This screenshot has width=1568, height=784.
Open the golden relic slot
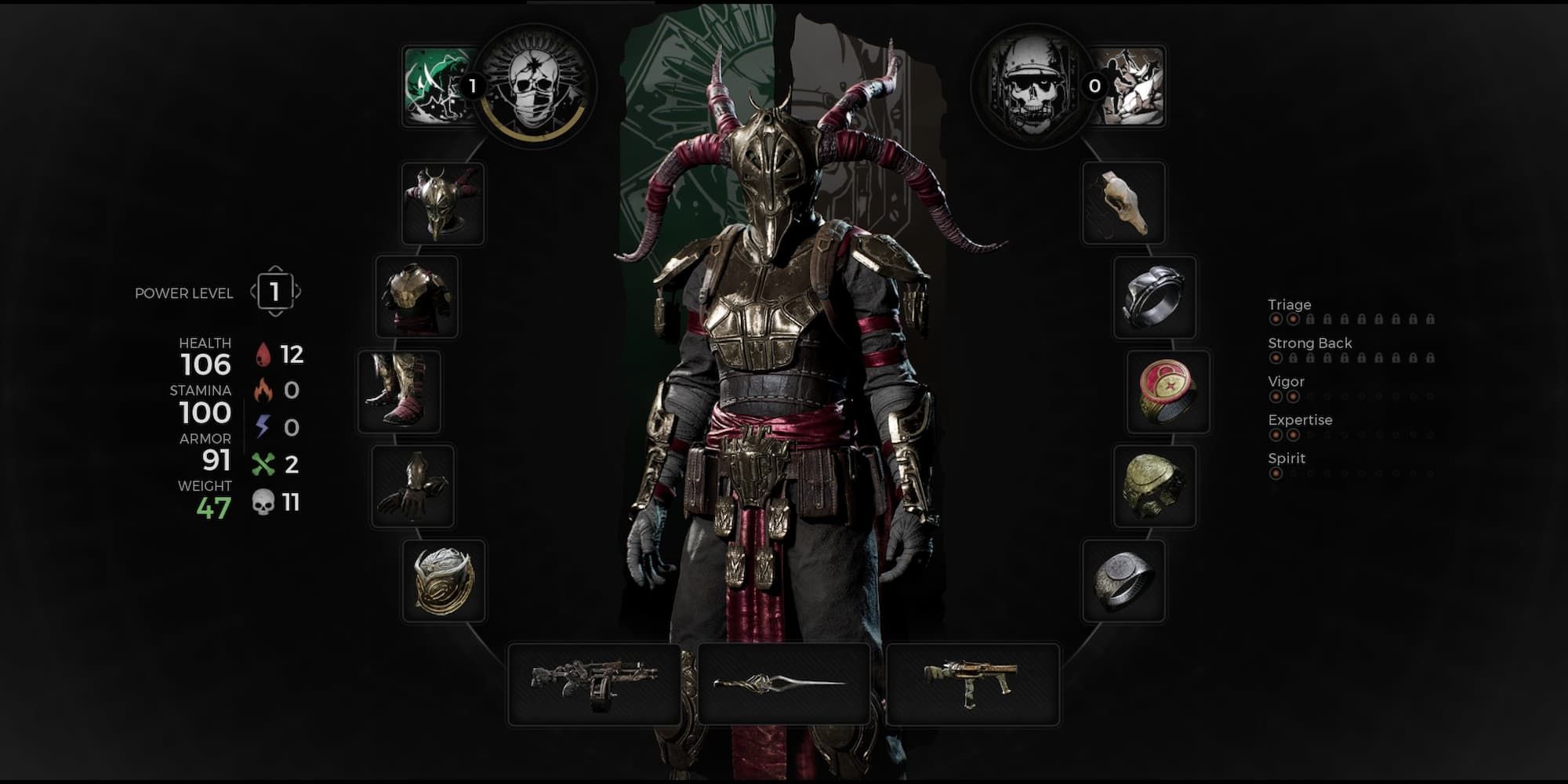point(444,581)
